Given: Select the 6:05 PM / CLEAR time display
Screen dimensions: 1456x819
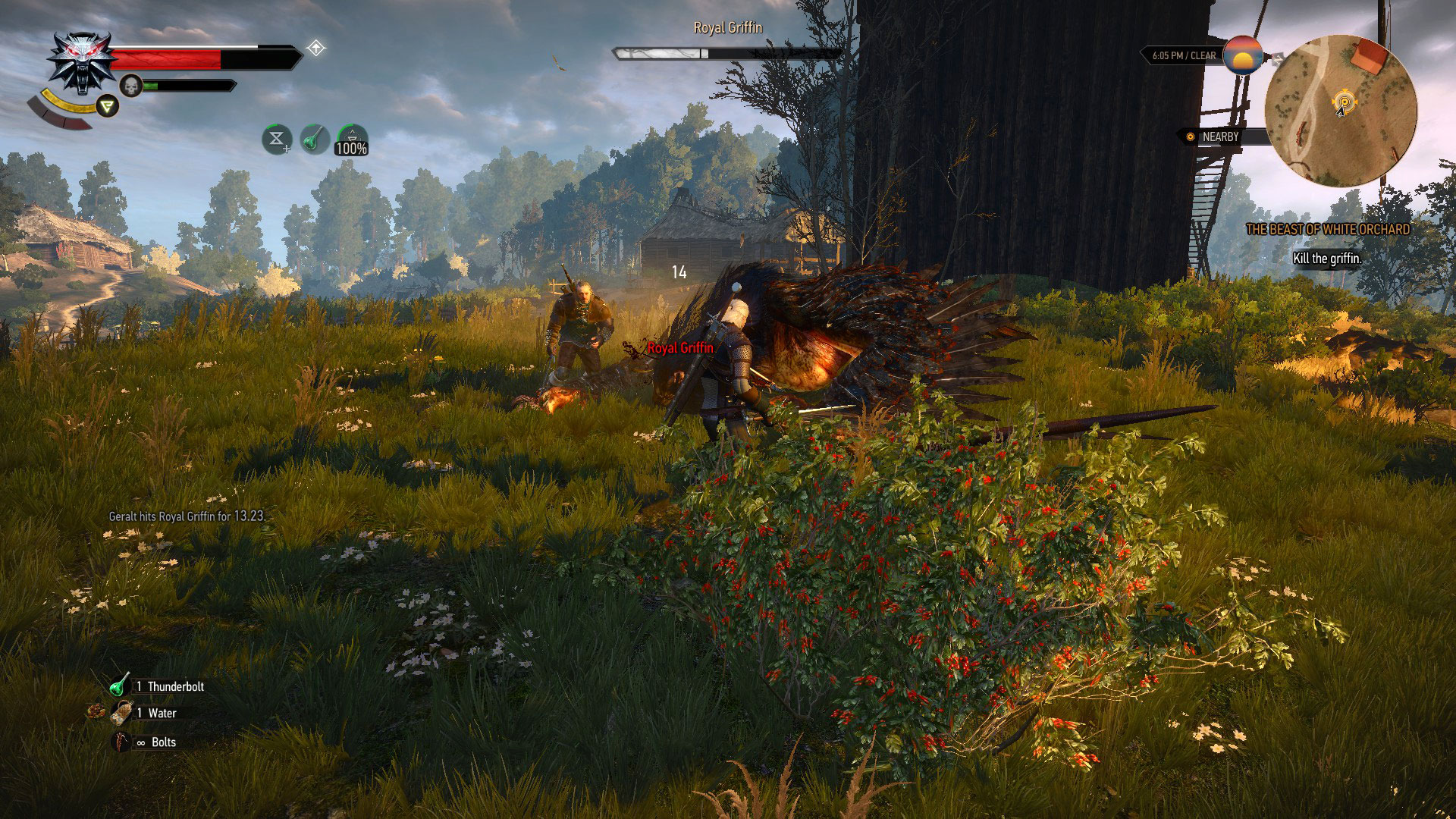Looking at the screenshot, I should pos(1184,55).
